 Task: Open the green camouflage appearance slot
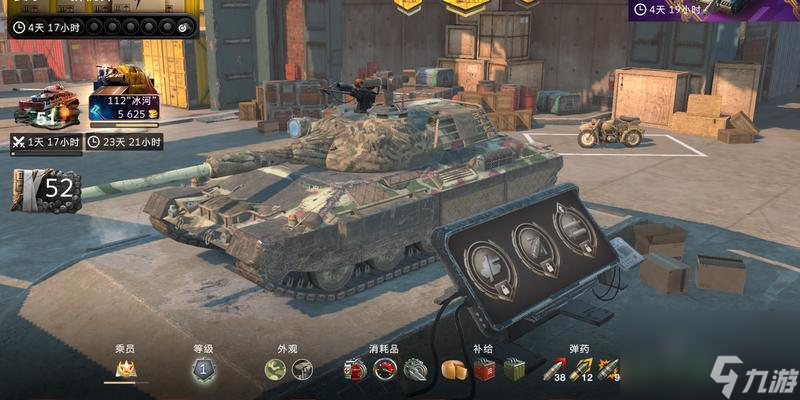point(276,370)
